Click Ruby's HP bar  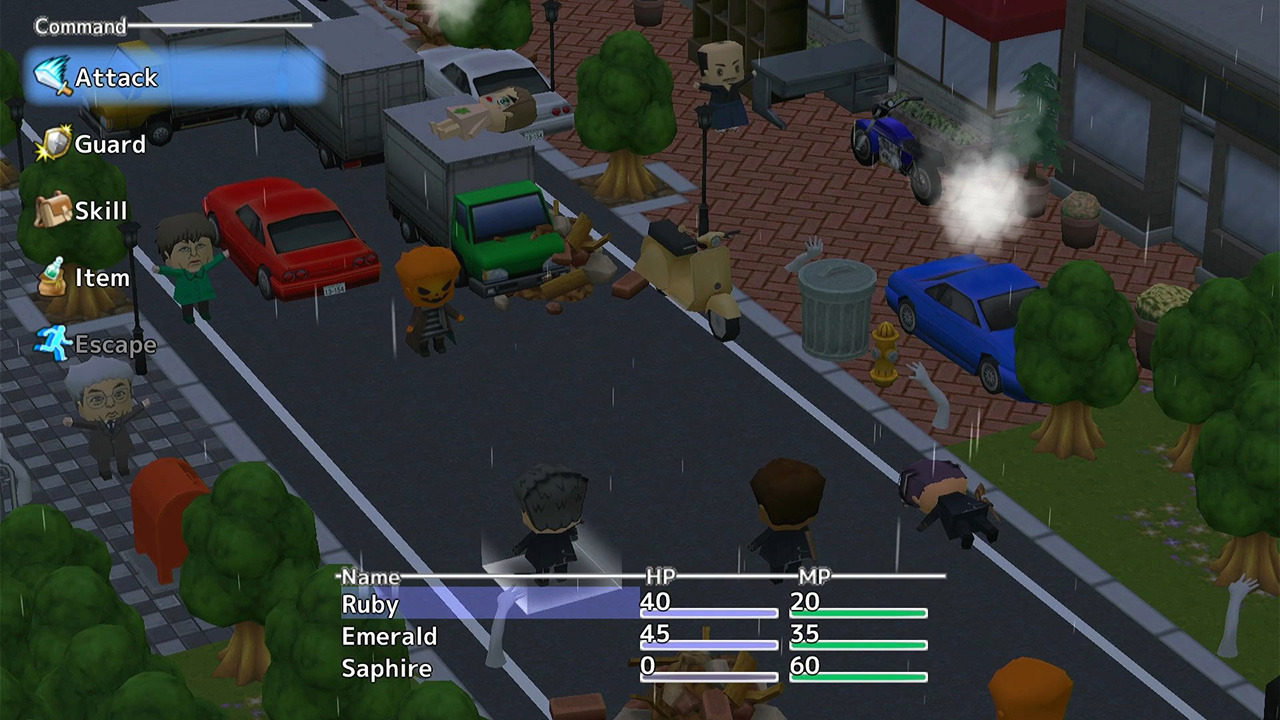coord(708,612)
